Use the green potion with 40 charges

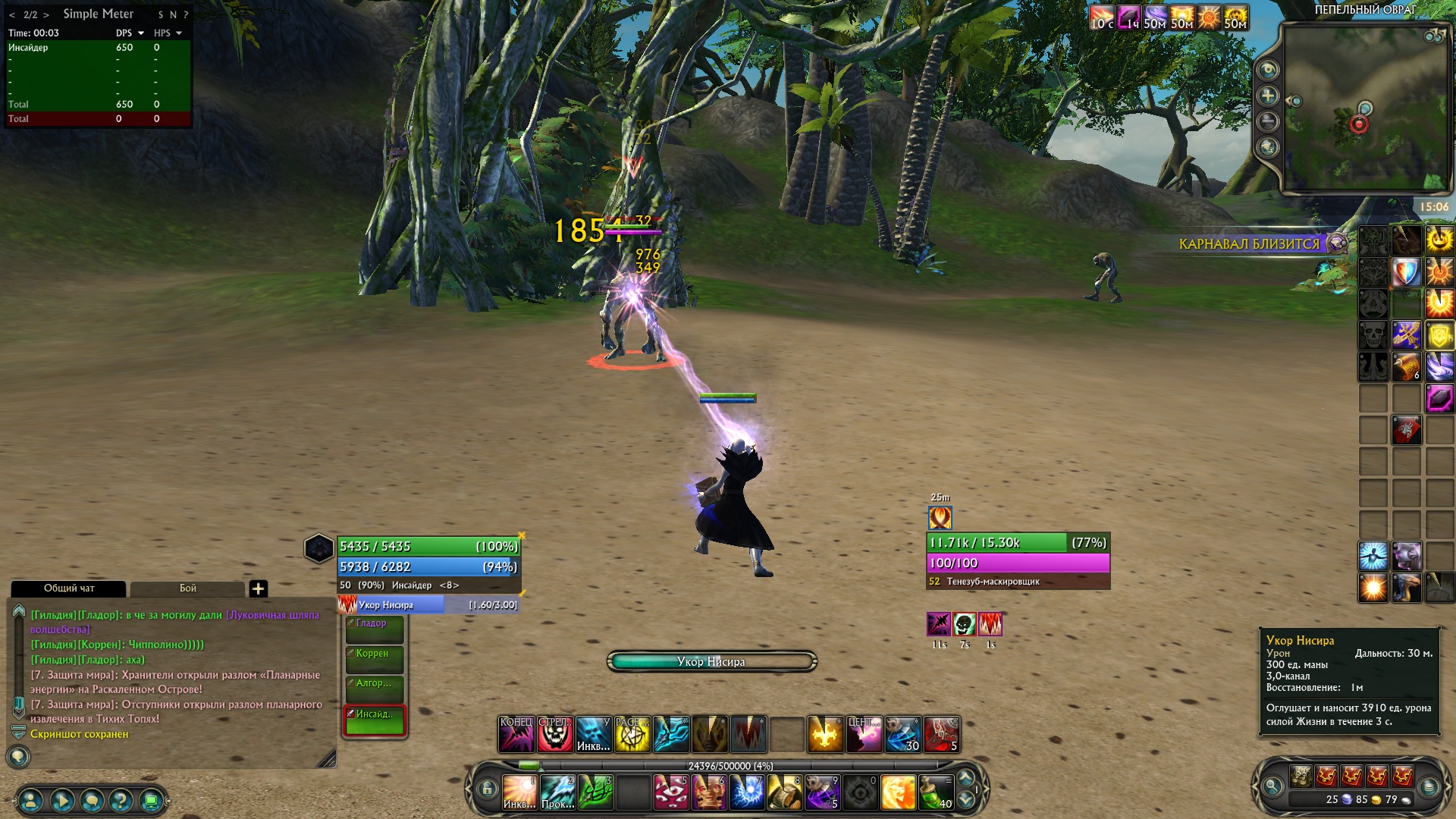point(936,792)
